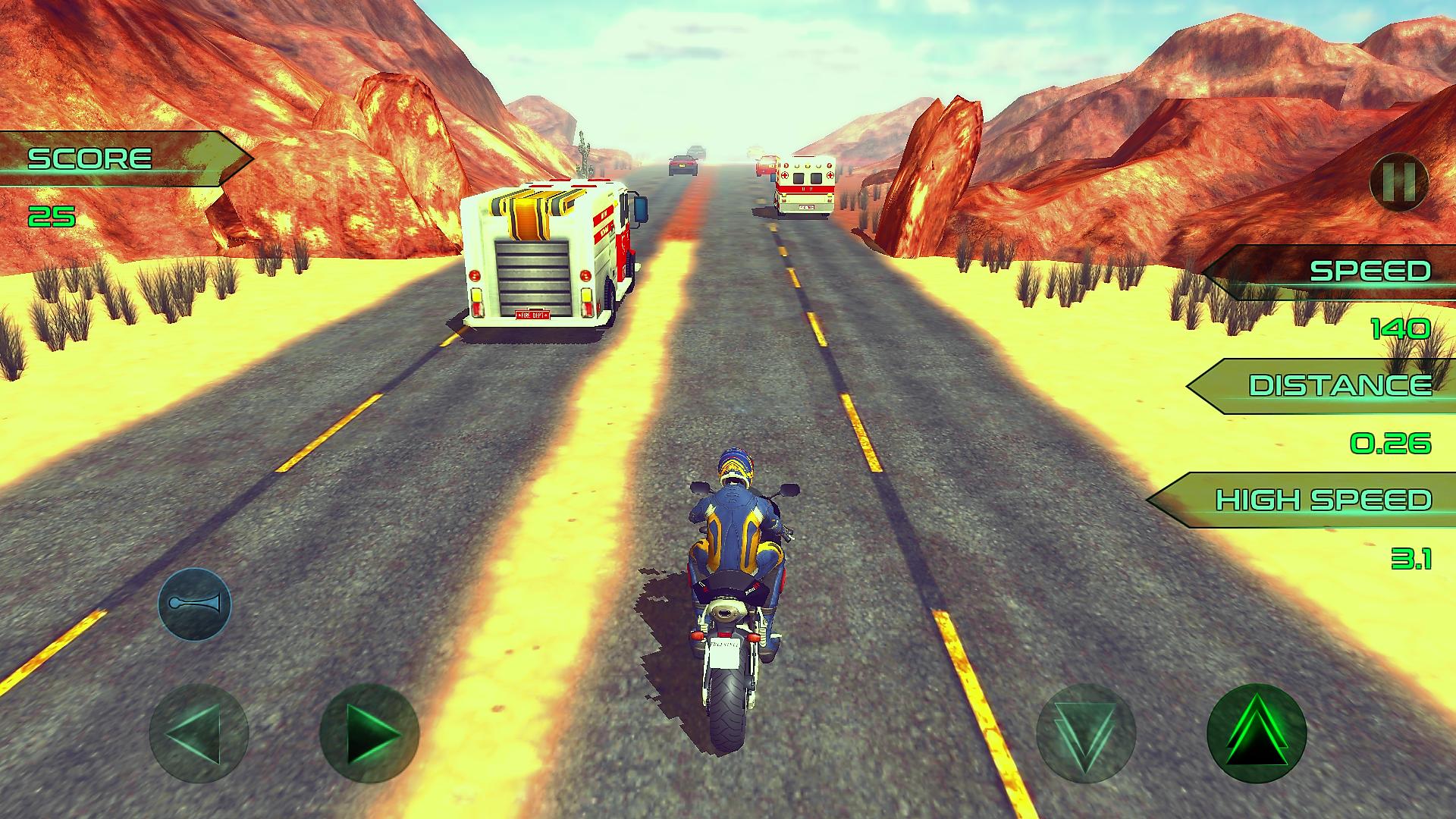
Task: Tap the rider's blue helmet
Action: coord(734,466)
